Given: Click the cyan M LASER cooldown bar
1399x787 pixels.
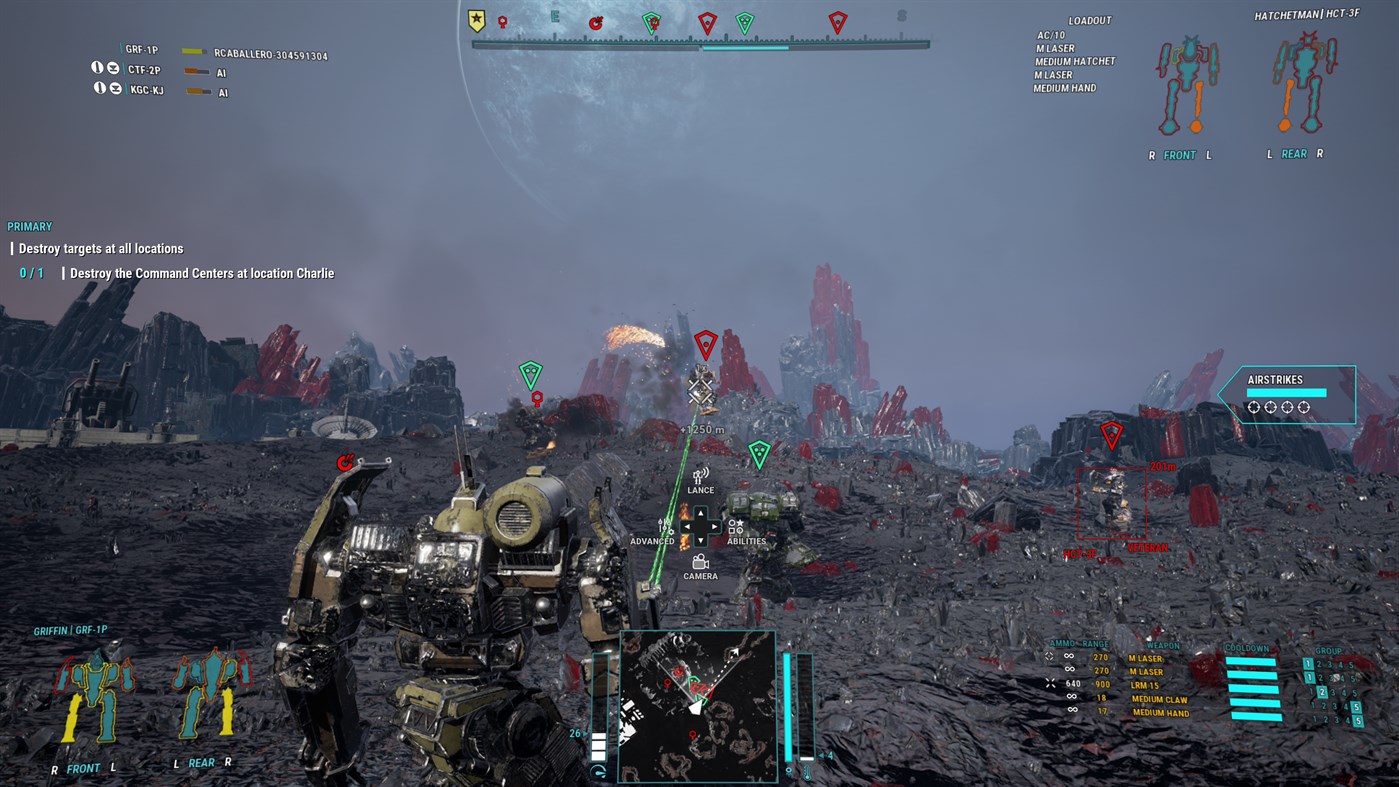Looking at the screenshot, I should click(x=1252, y=660).
